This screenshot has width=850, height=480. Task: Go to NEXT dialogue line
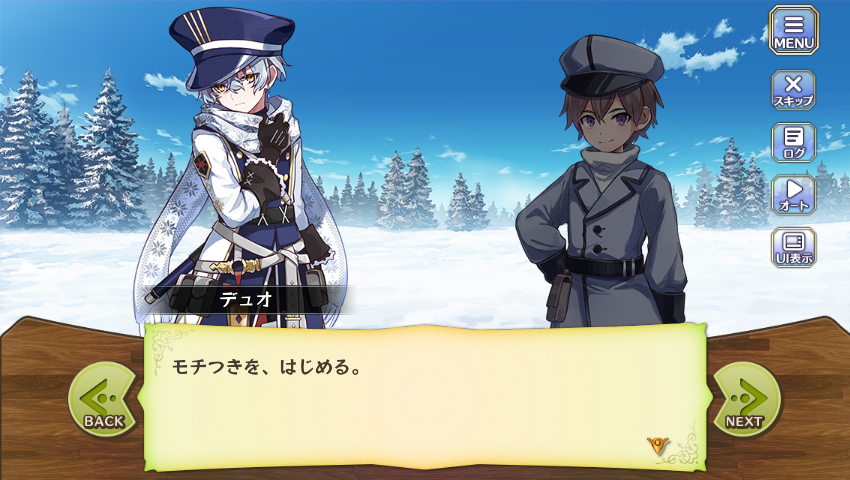click(x=745, y=400)
